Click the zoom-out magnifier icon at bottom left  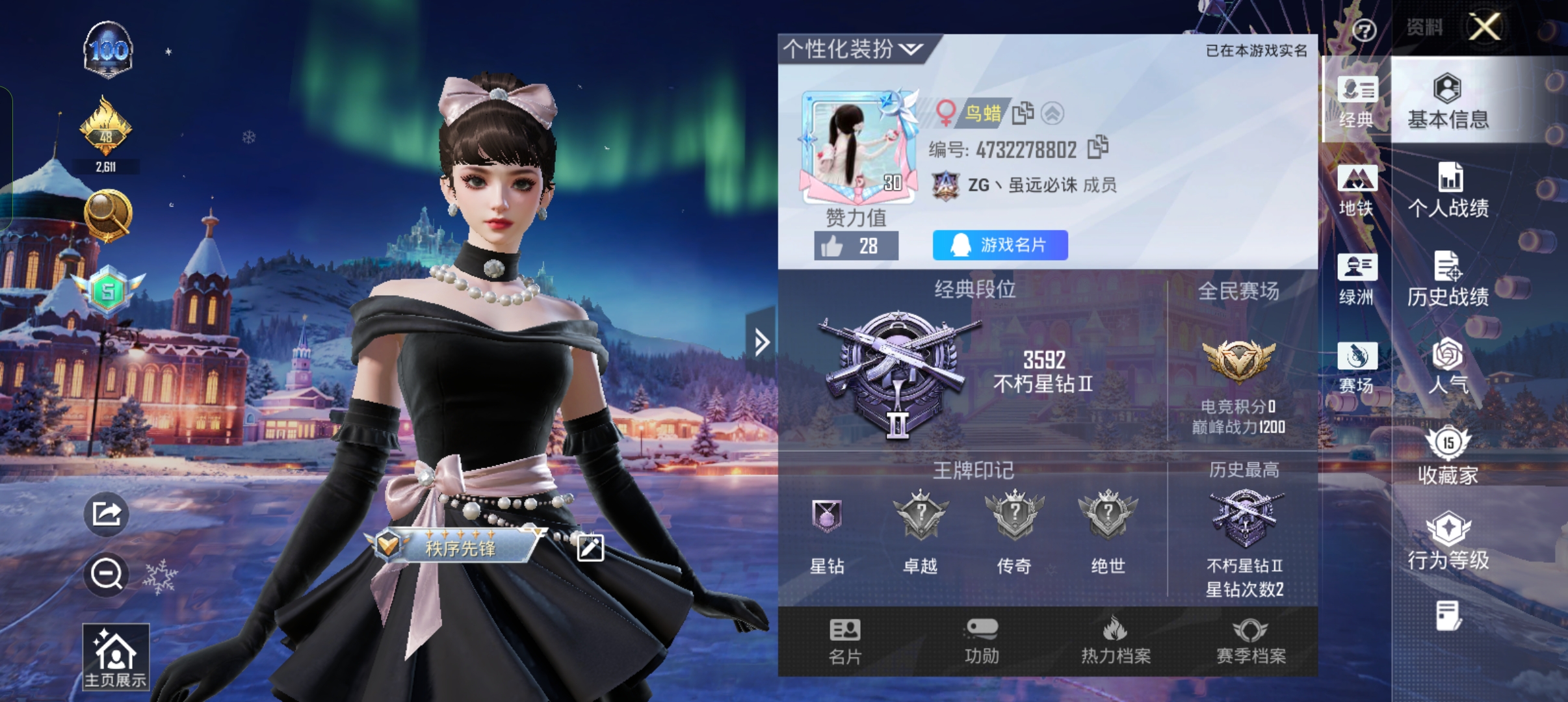106,575
